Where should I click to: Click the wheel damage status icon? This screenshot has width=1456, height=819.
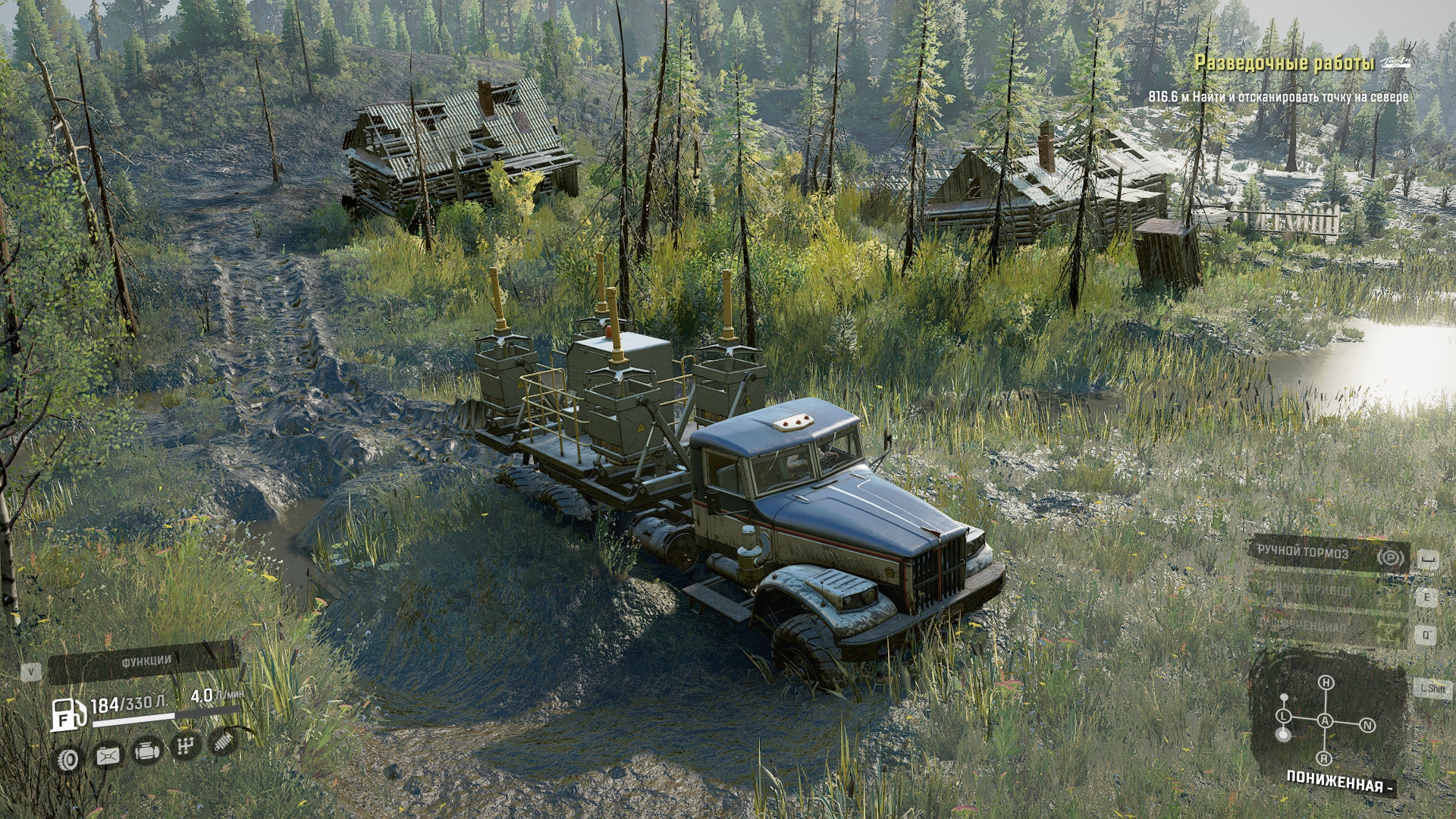point(69,759)
